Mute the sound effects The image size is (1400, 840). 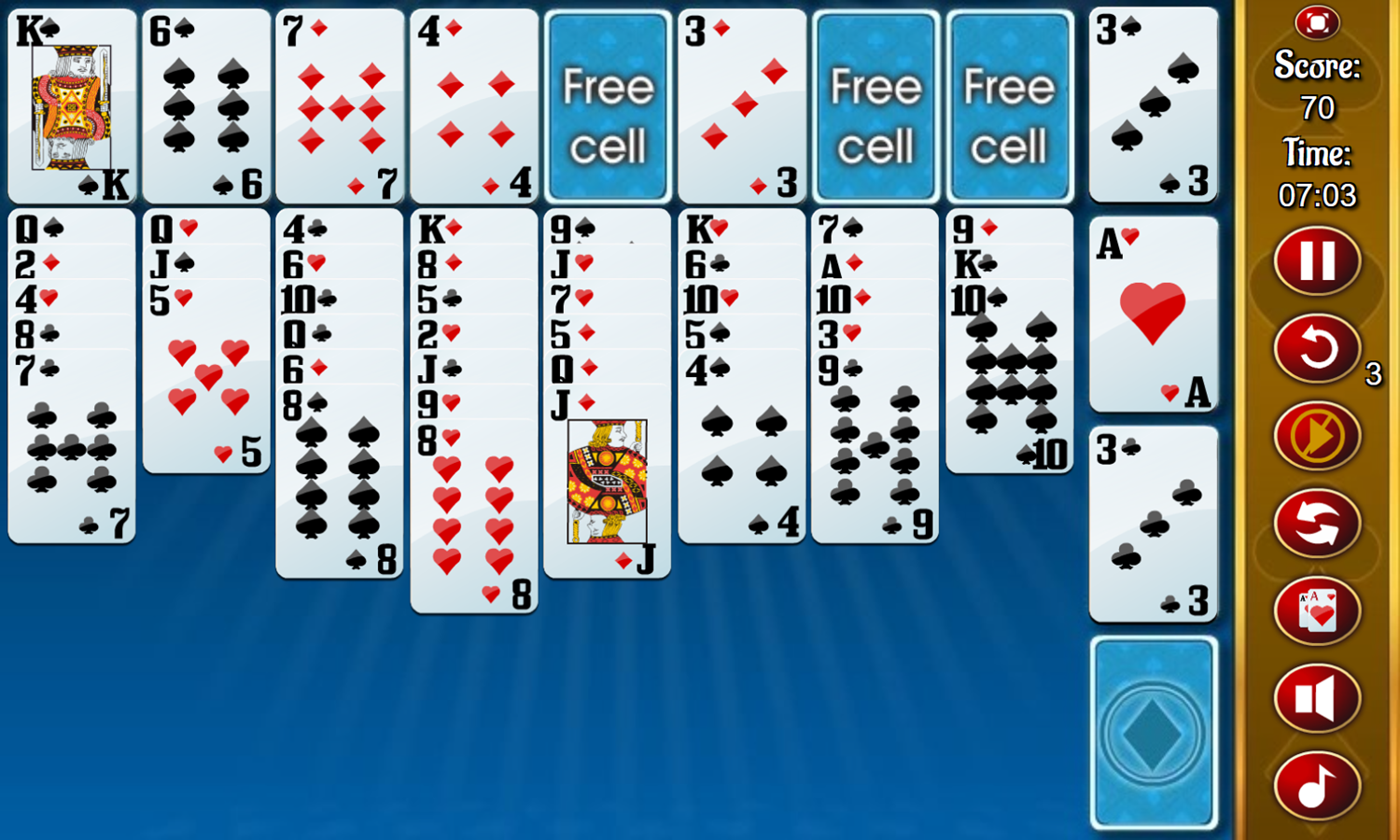click(1316, 698)
